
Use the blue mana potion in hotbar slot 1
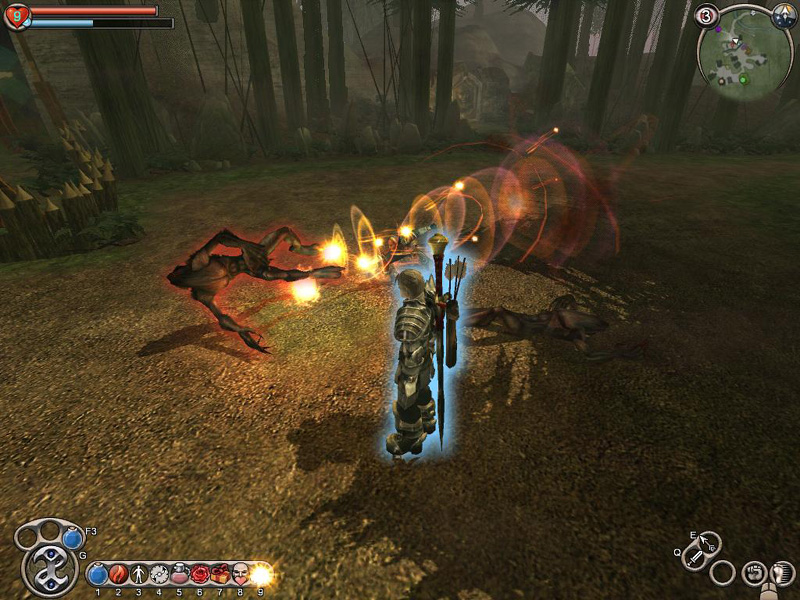98,575
